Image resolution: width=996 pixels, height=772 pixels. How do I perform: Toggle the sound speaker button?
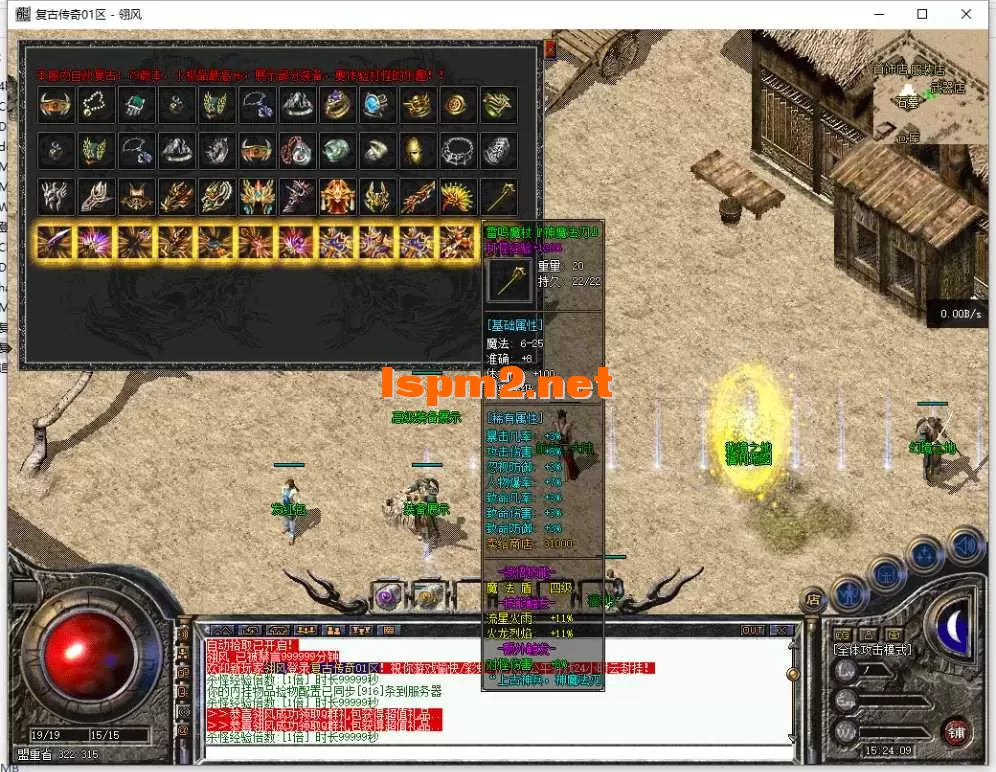[x=964, y=546]
